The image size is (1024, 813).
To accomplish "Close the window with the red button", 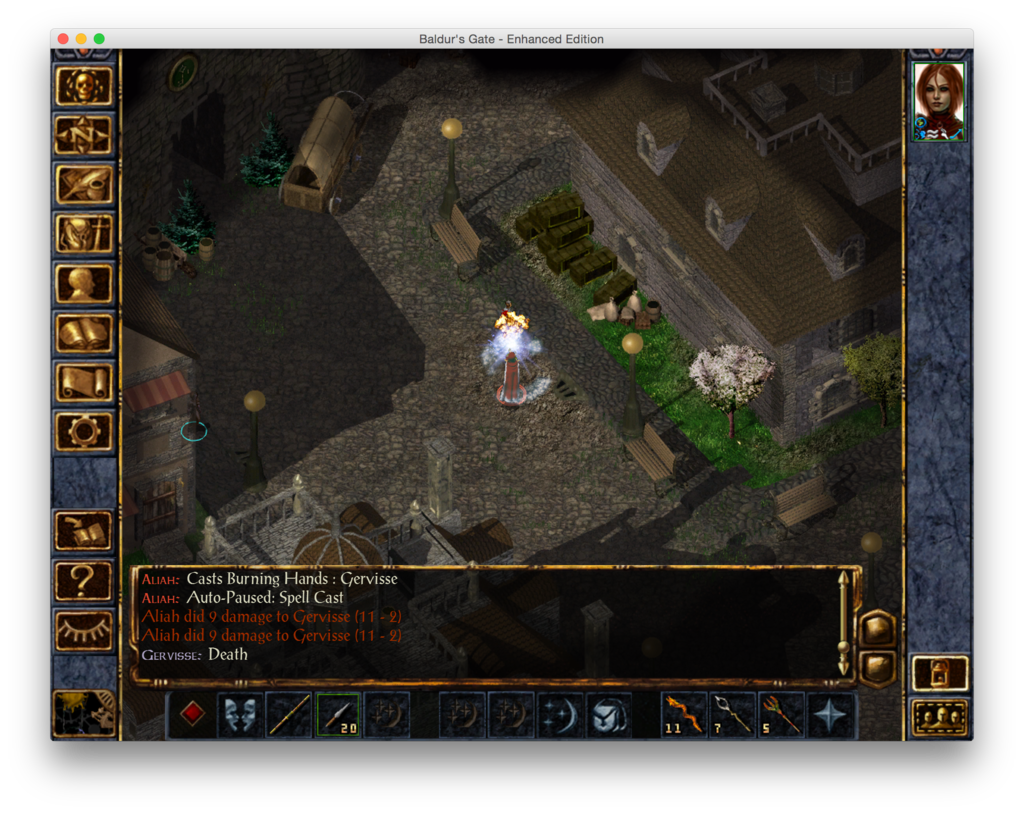I will [x=63, y=39].
